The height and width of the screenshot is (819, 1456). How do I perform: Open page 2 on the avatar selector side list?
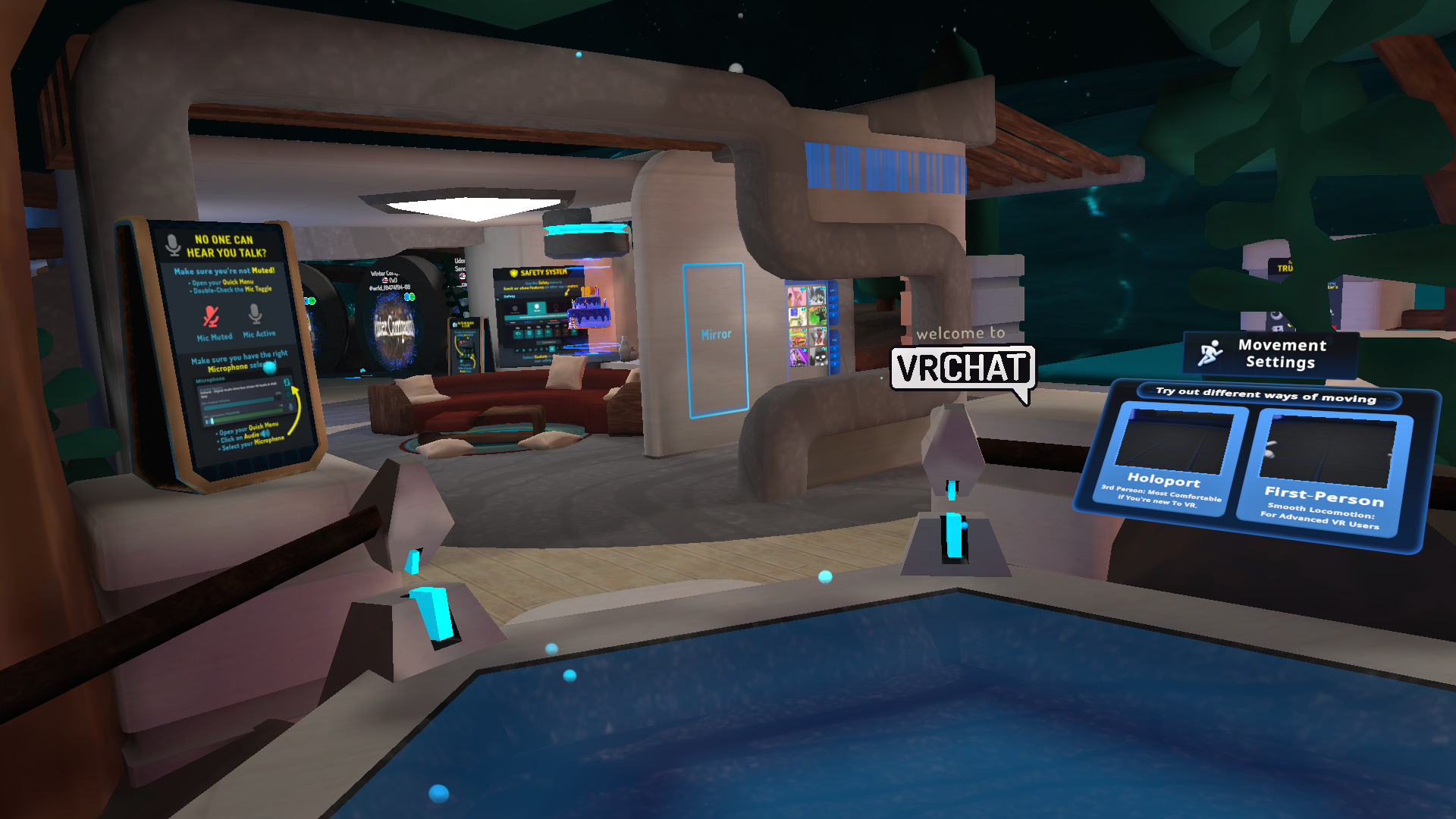tap(833, 306)
